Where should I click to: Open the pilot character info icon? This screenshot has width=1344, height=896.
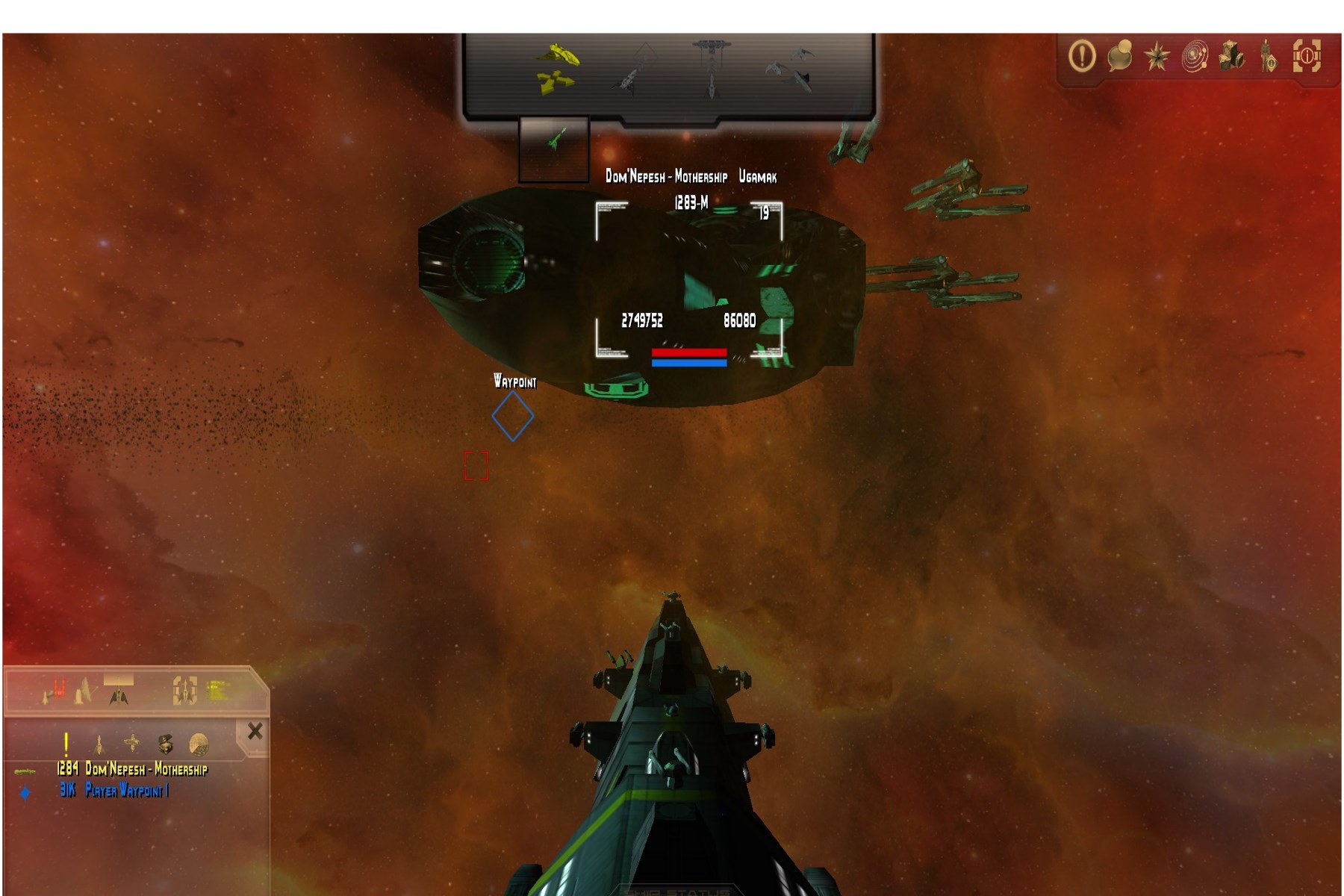click(1269, 56)
